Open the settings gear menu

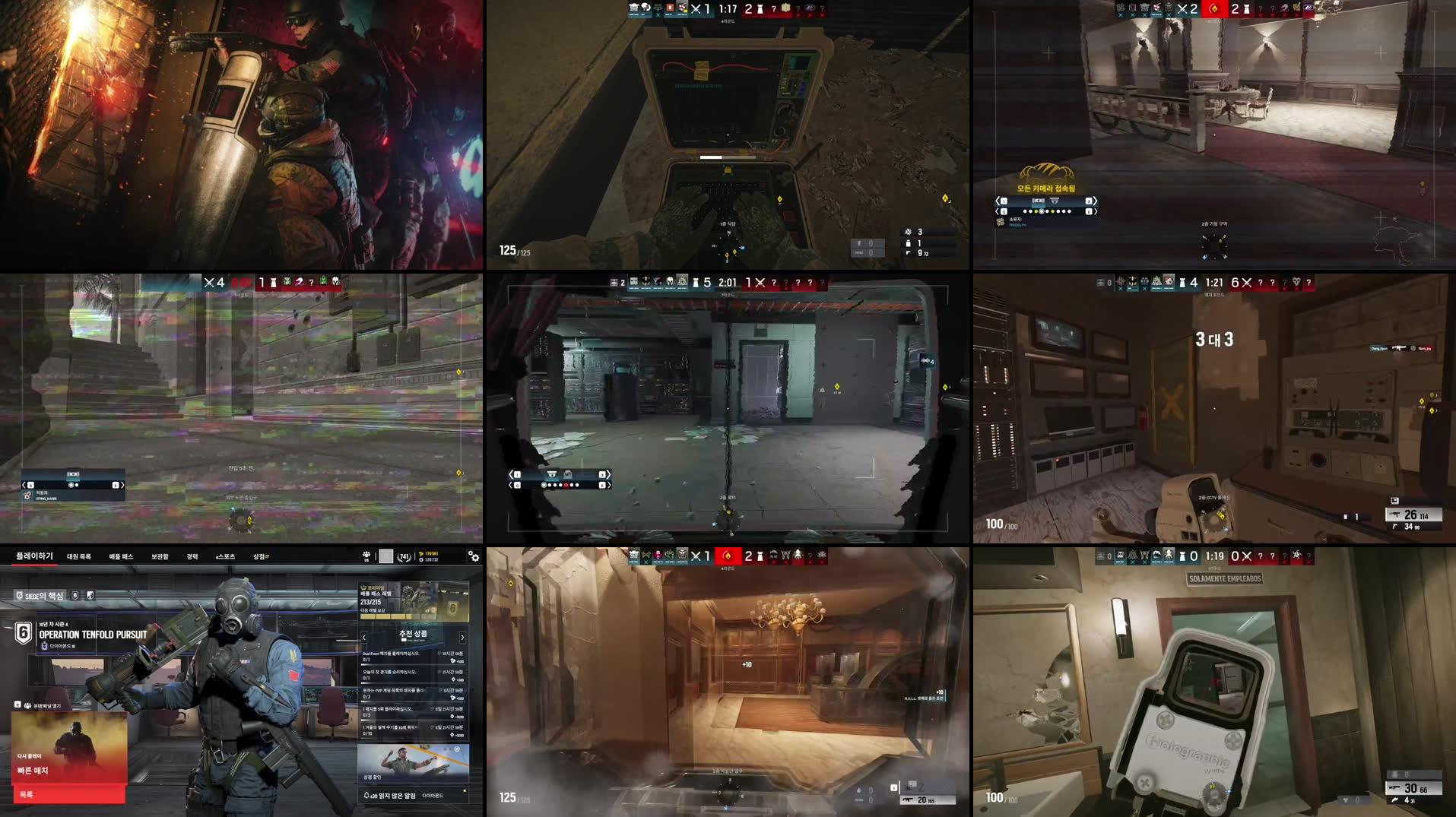[474, 557]
